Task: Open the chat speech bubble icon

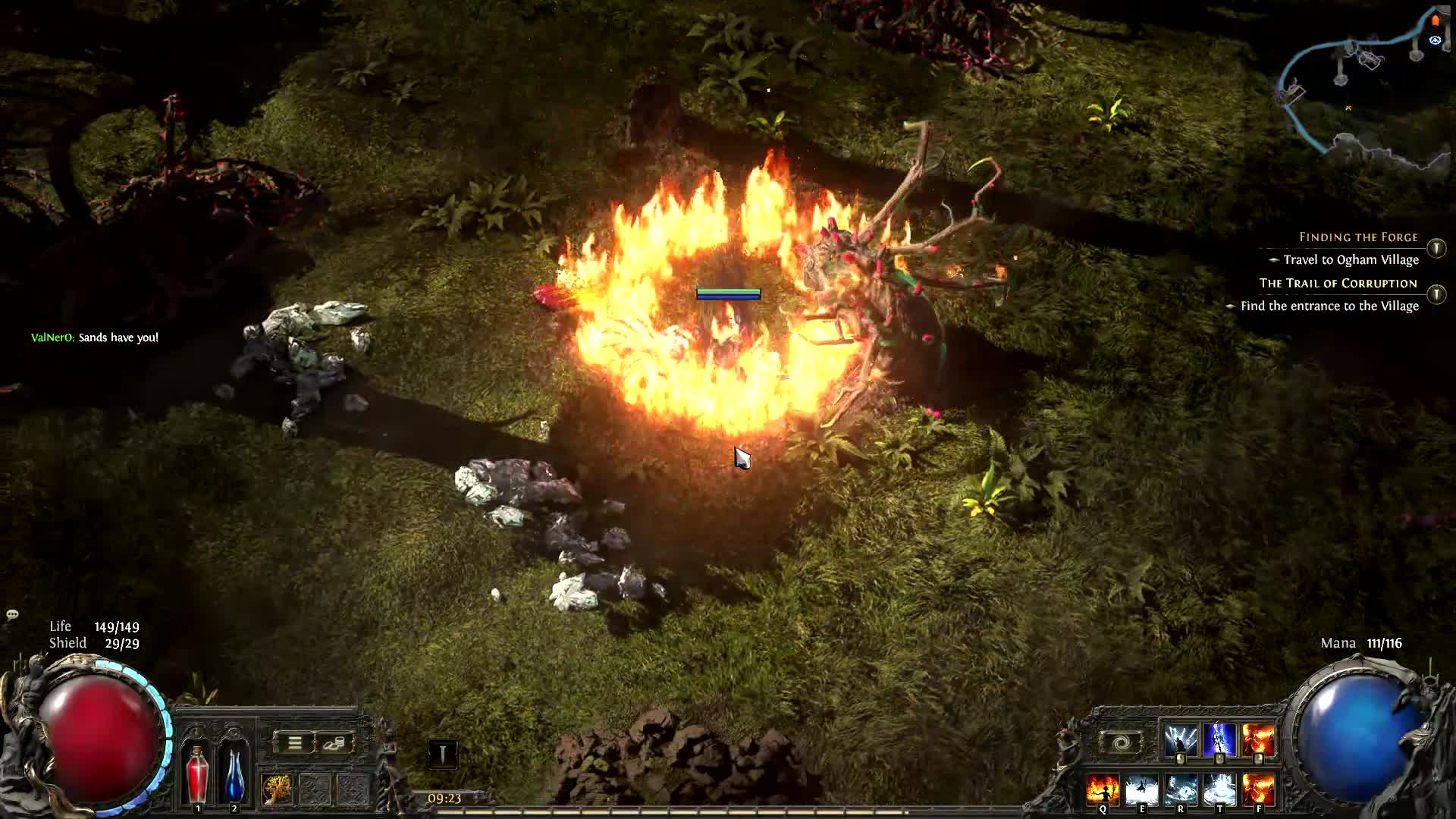Action: click(12, 614)
